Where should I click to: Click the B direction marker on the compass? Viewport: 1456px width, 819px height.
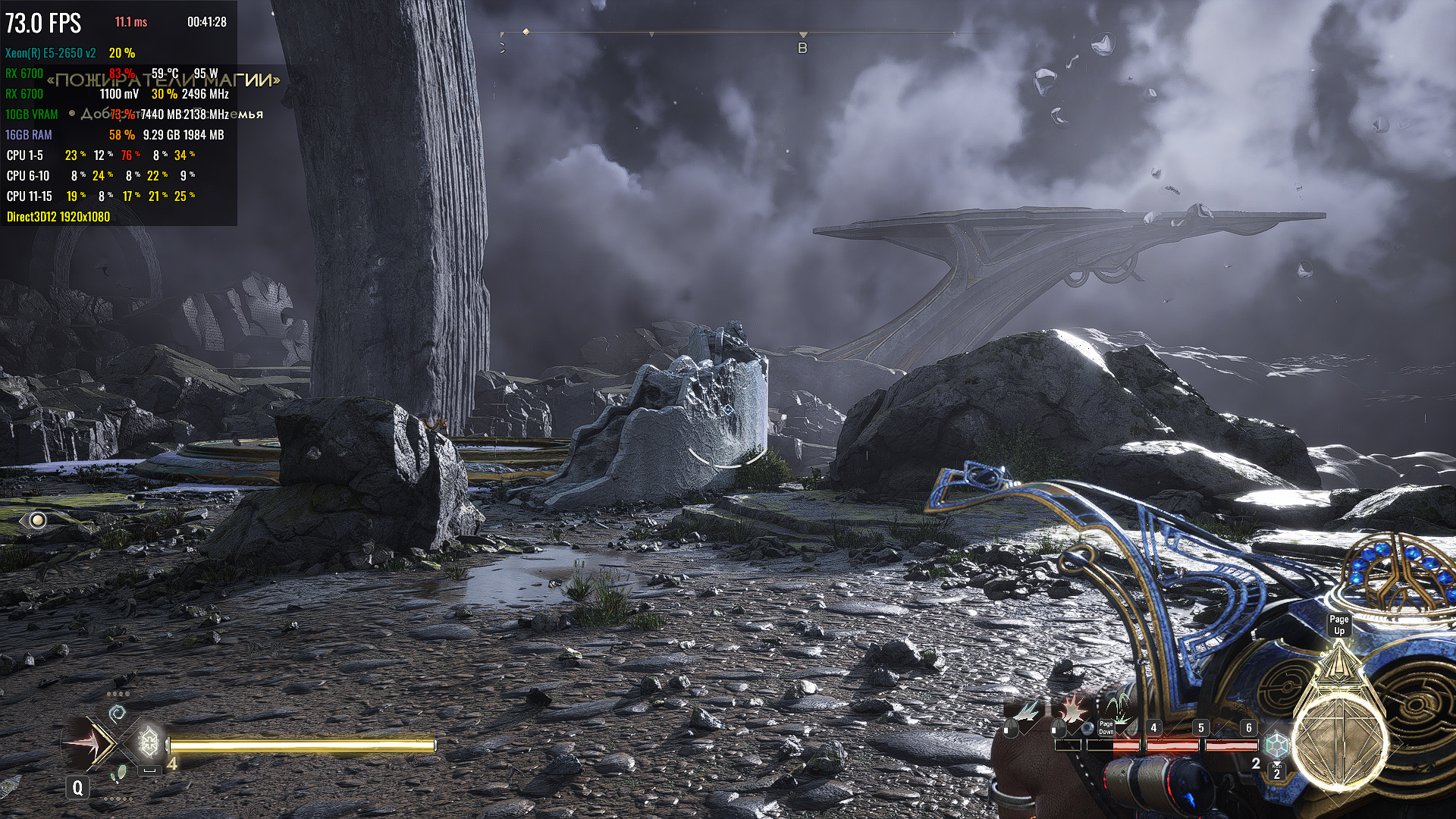coord(802,48)
